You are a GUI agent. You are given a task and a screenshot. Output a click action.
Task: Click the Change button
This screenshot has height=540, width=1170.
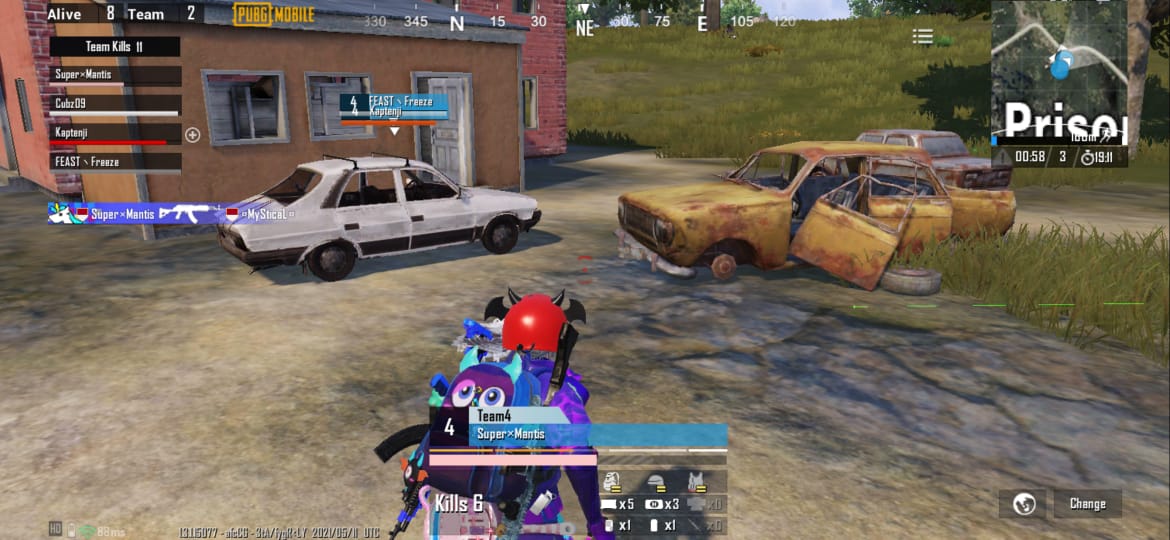coord(1087,504)
